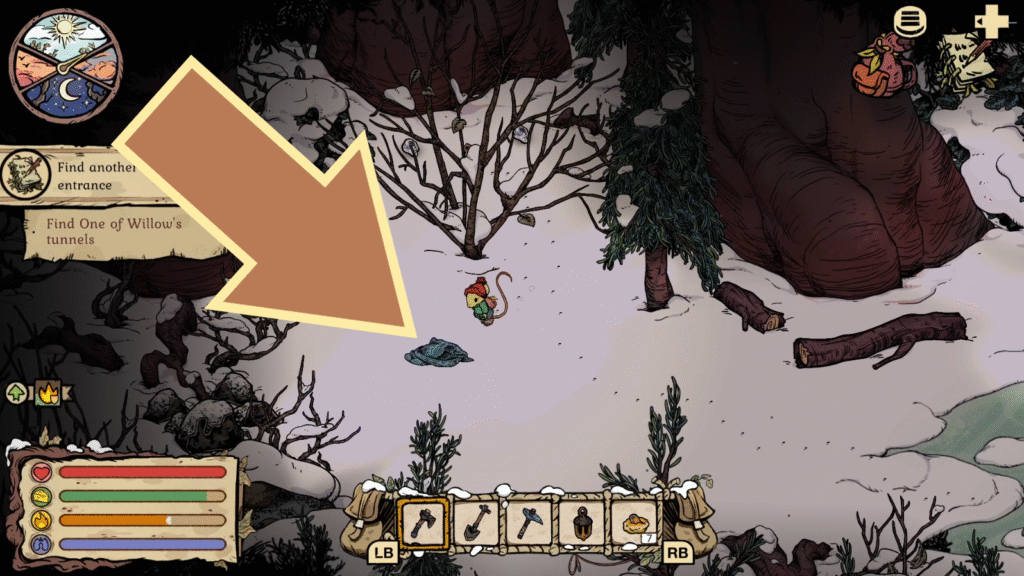
Task: Select the axe in the hotbar
Action: pos(423,522)
